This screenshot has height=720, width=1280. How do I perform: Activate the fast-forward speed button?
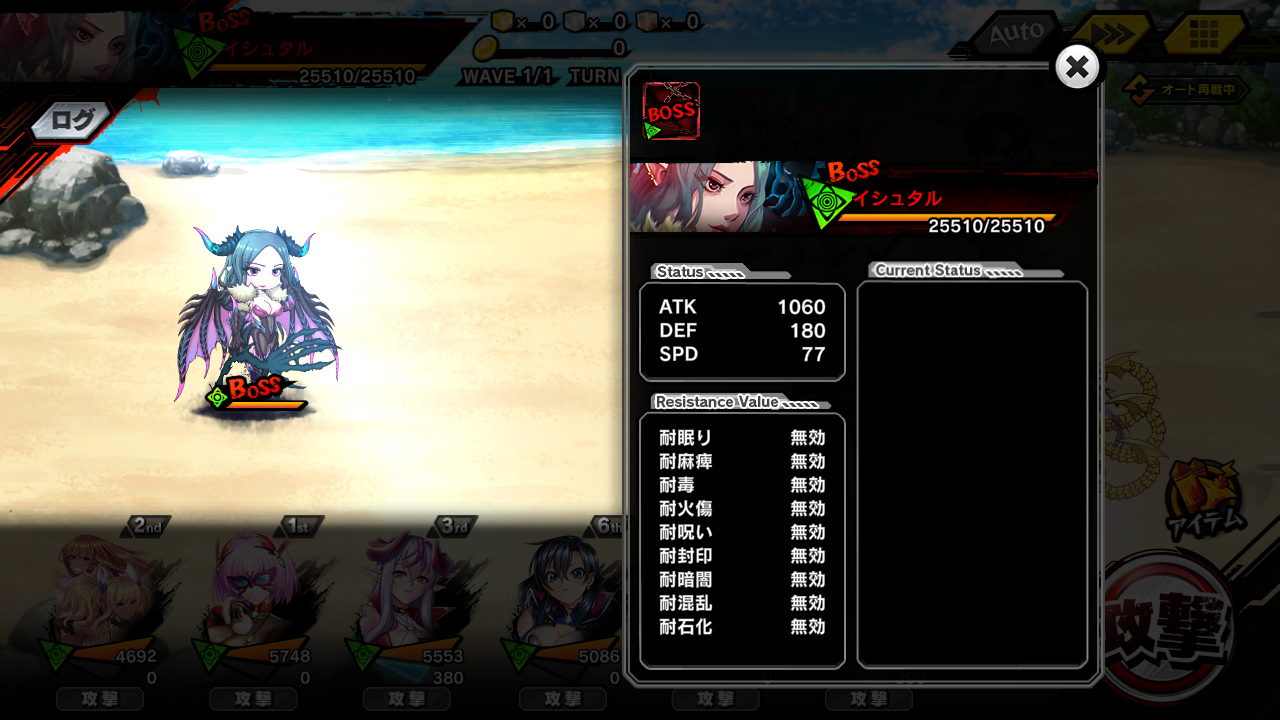tap(1111, 35)
